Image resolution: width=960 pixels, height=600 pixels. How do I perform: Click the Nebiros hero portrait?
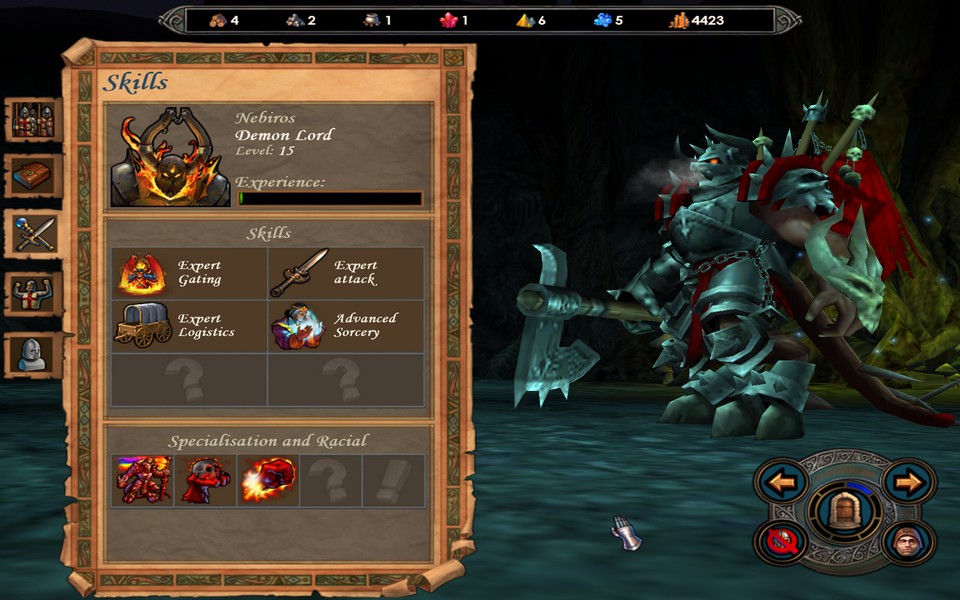coord(170,160)
